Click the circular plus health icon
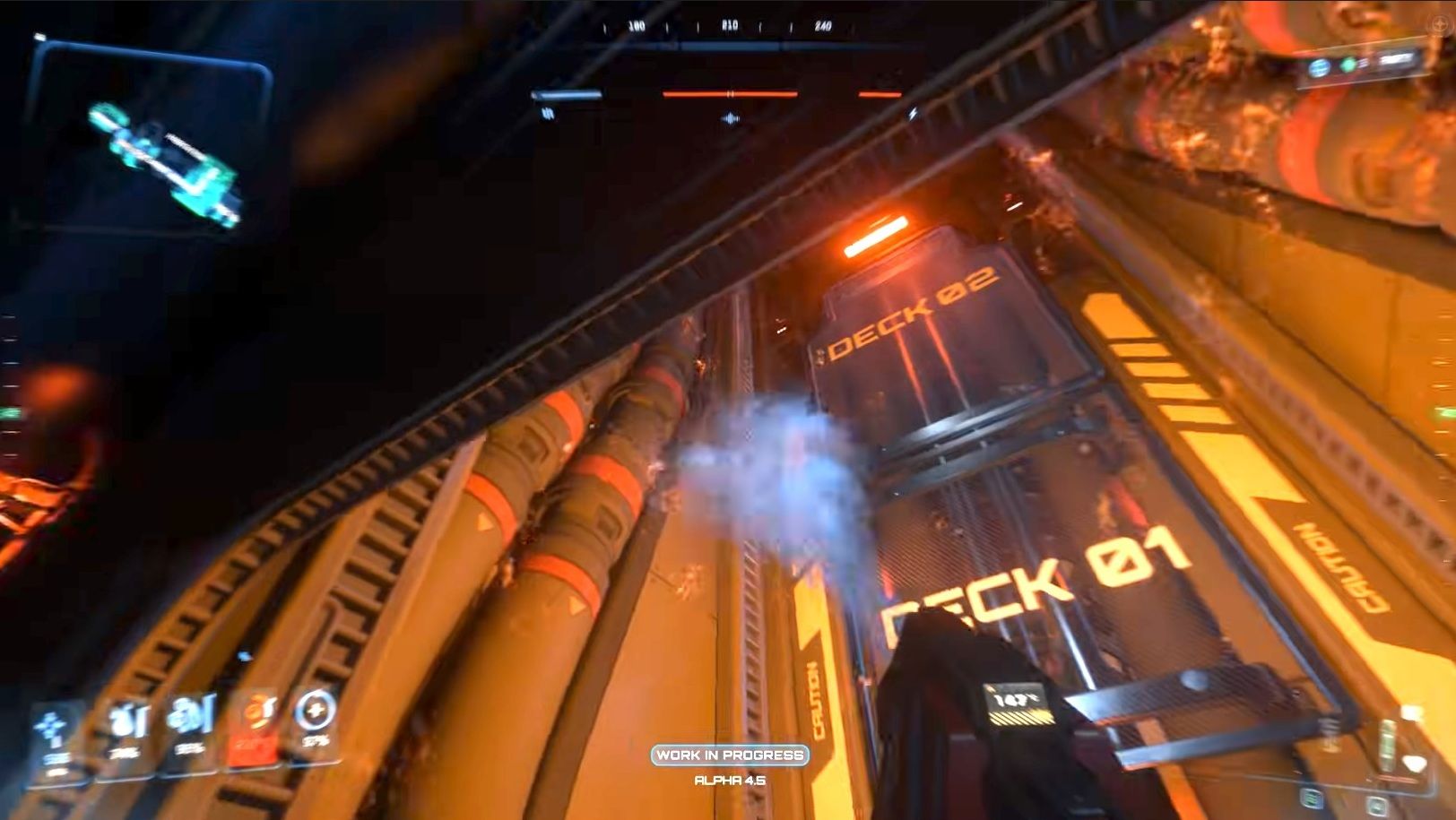This screenshot has width=1456, height=820. point(315,712)
